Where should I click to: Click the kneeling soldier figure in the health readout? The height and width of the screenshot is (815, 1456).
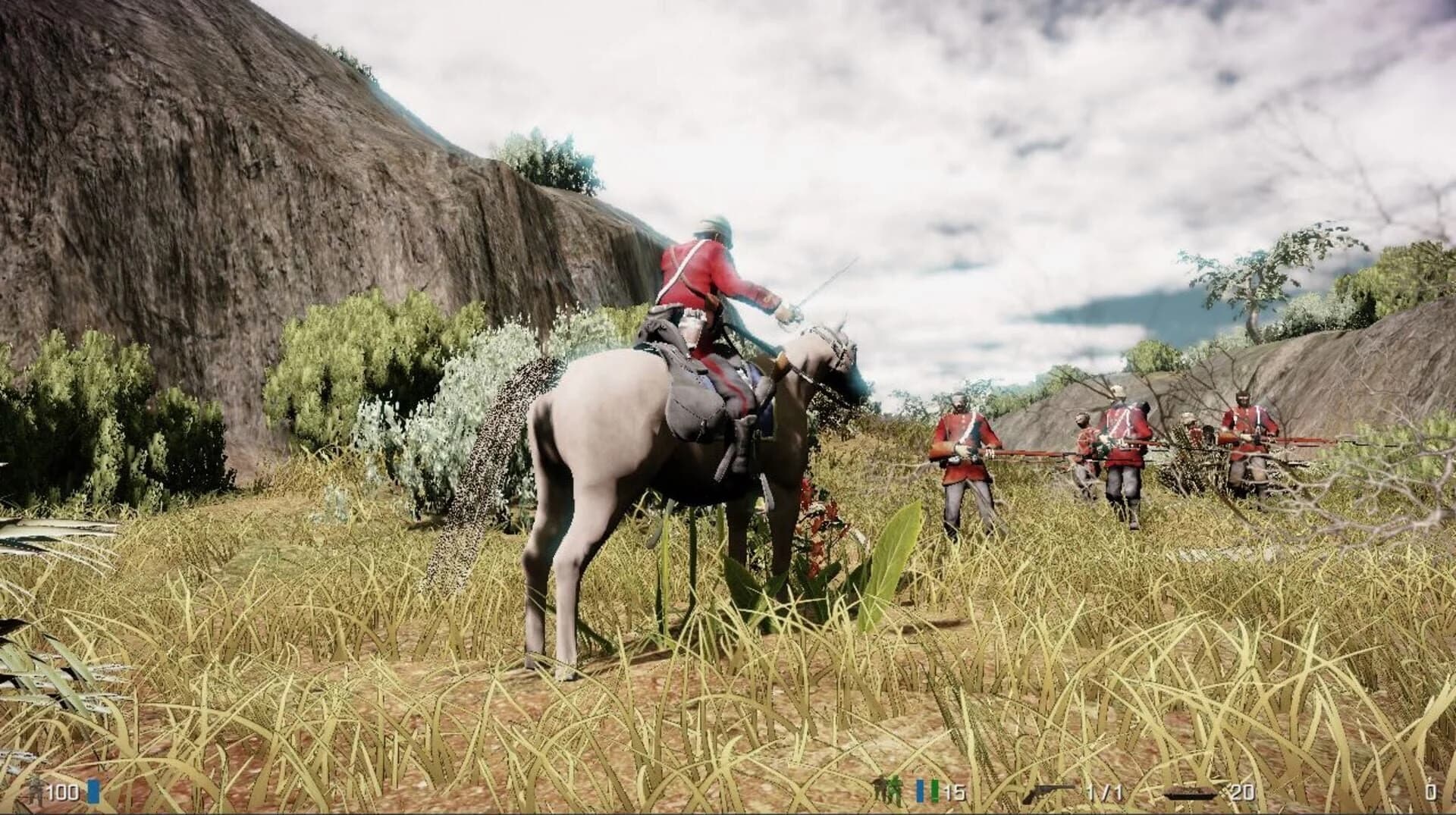[x=35, y=792]
